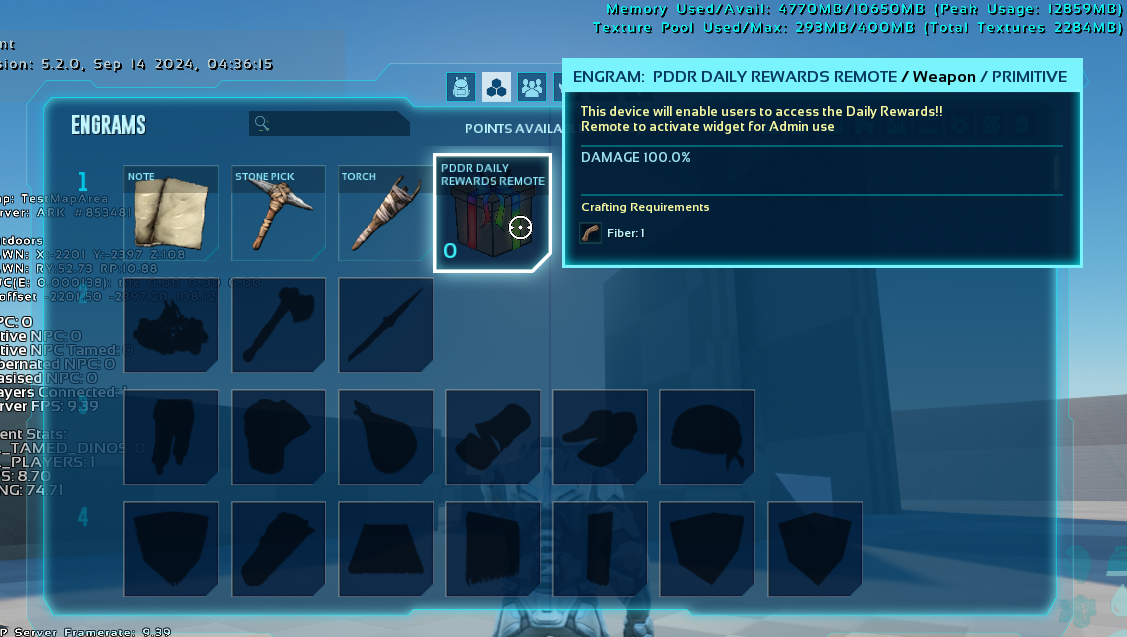Select the locked cloth boots engram
1127x637 pixels.
pyautogui.click(x=599, y=437)
